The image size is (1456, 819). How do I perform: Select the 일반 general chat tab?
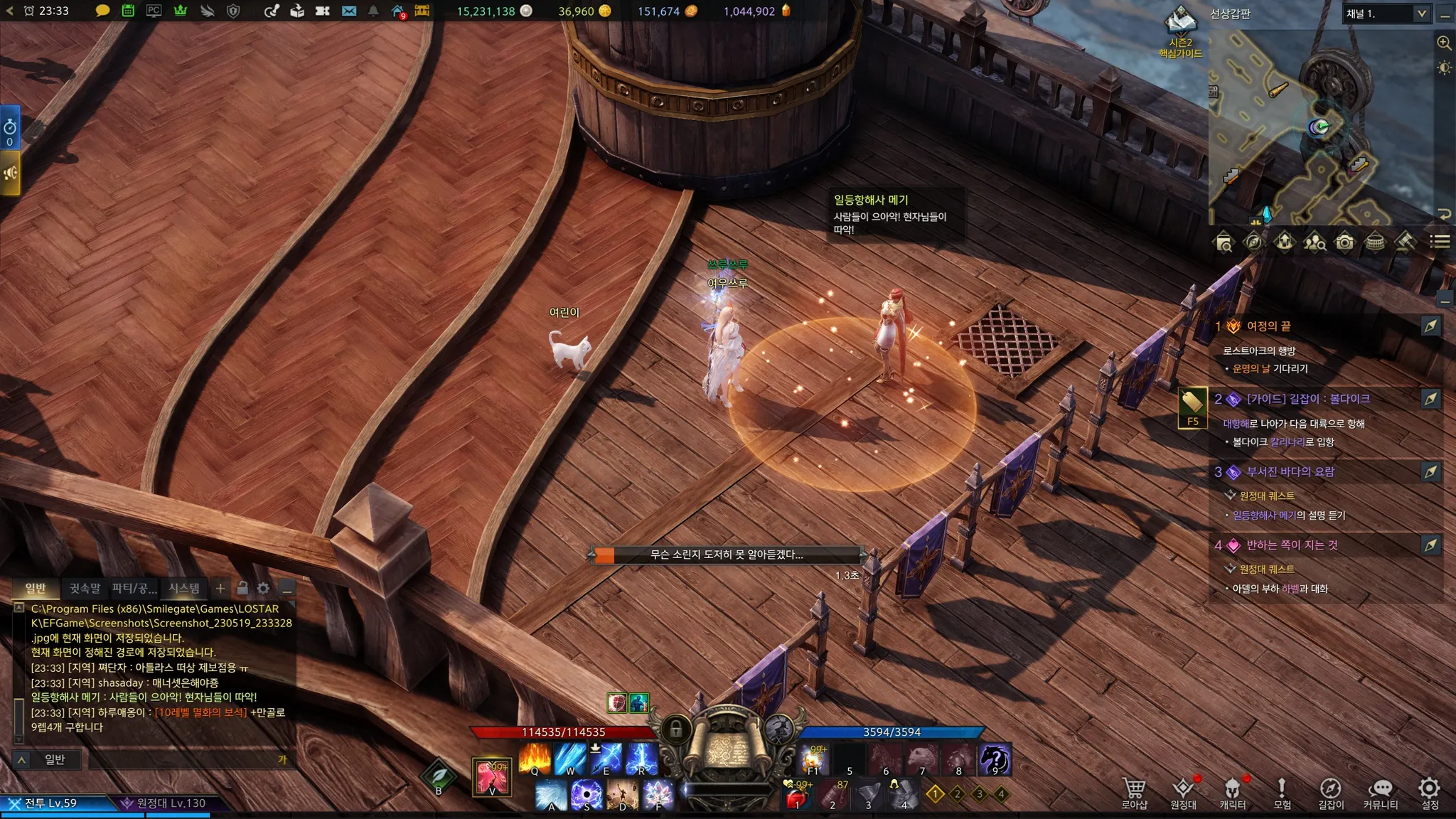(36, 588)
